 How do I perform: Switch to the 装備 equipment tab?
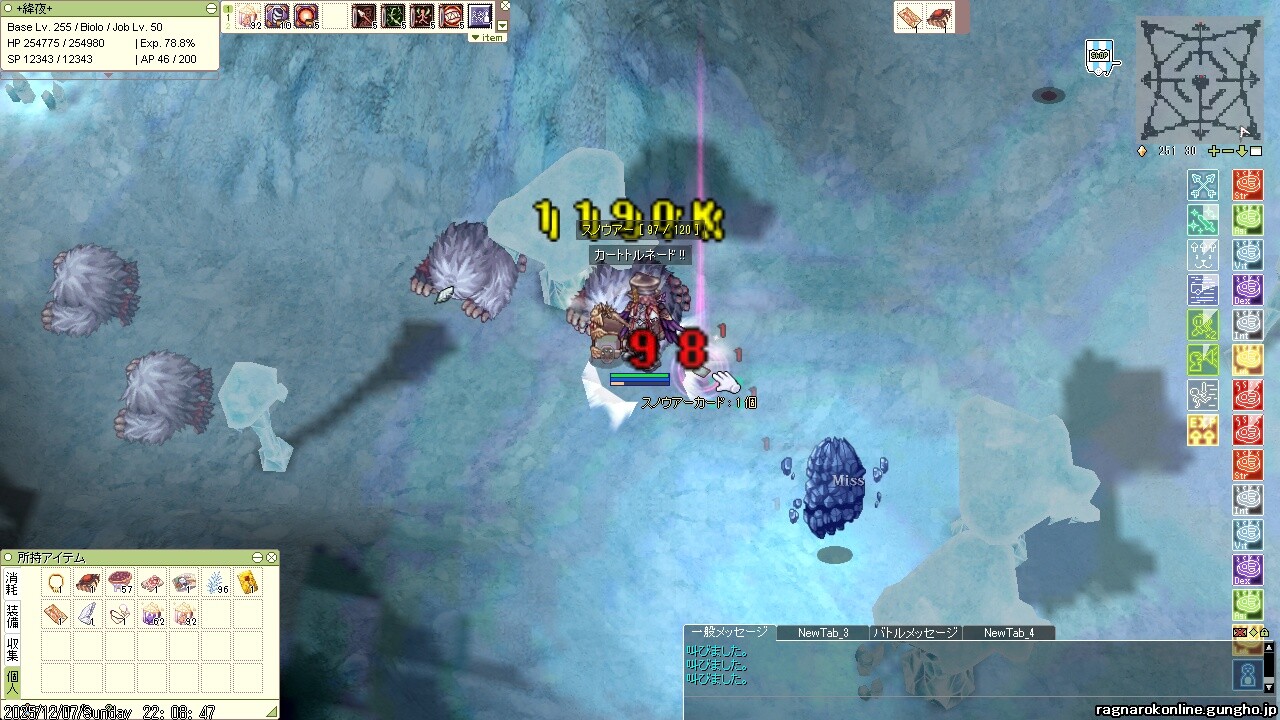tap(12, 615)
